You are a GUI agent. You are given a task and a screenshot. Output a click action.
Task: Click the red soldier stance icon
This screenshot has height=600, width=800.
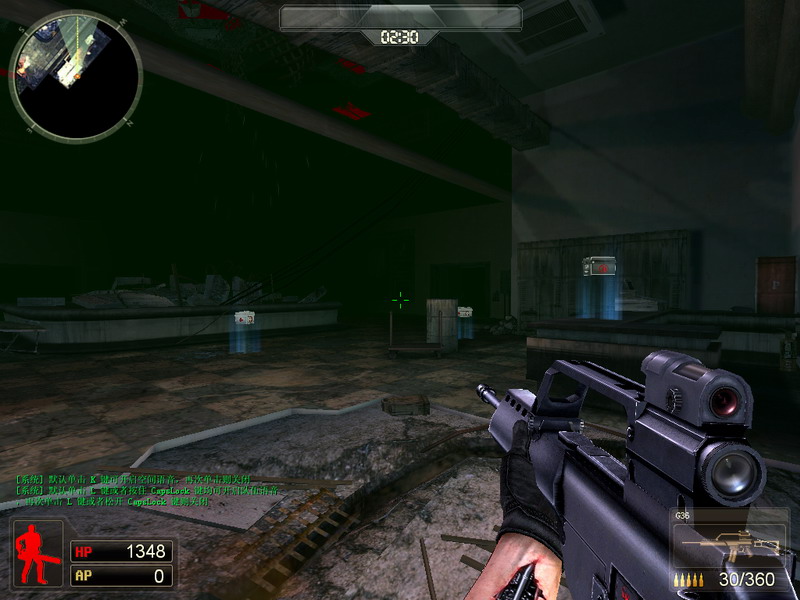(38, 552)
